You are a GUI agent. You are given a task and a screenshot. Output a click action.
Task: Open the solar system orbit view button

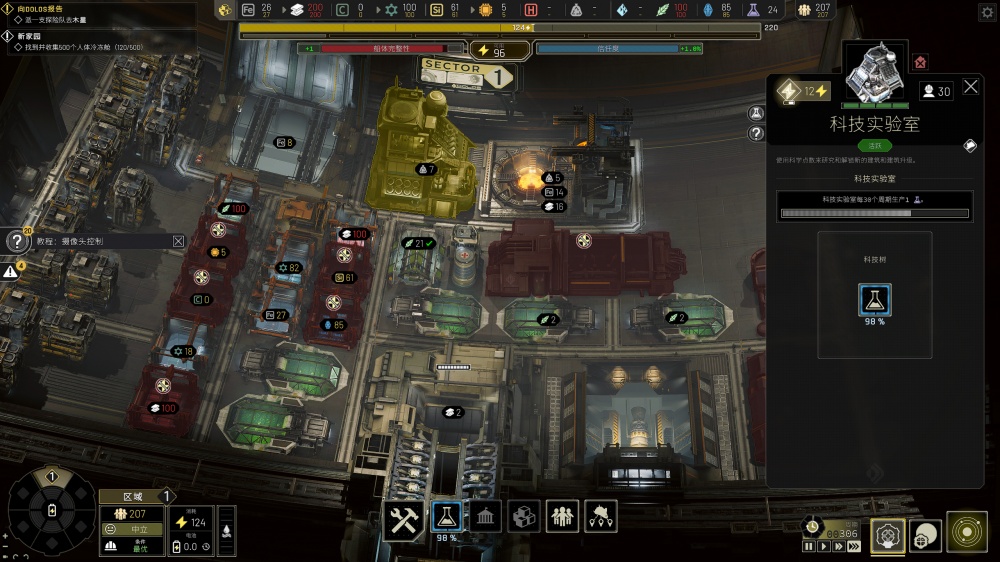[966, 531]
